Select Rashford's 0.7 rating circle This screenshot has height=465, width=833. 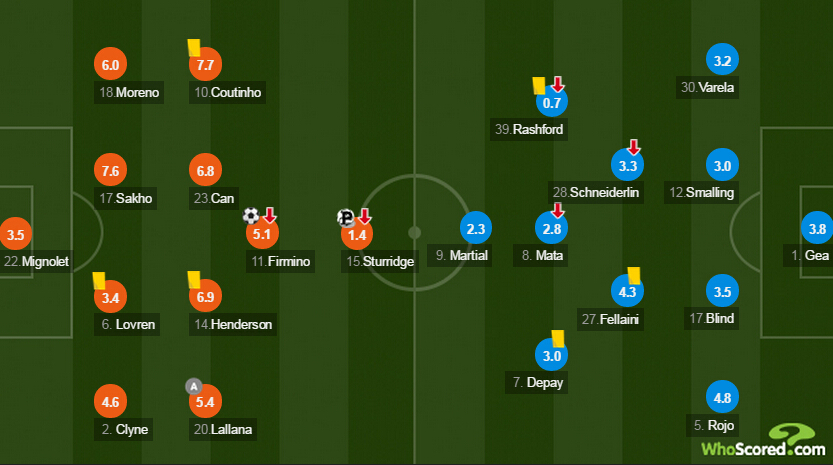[552, 102]
